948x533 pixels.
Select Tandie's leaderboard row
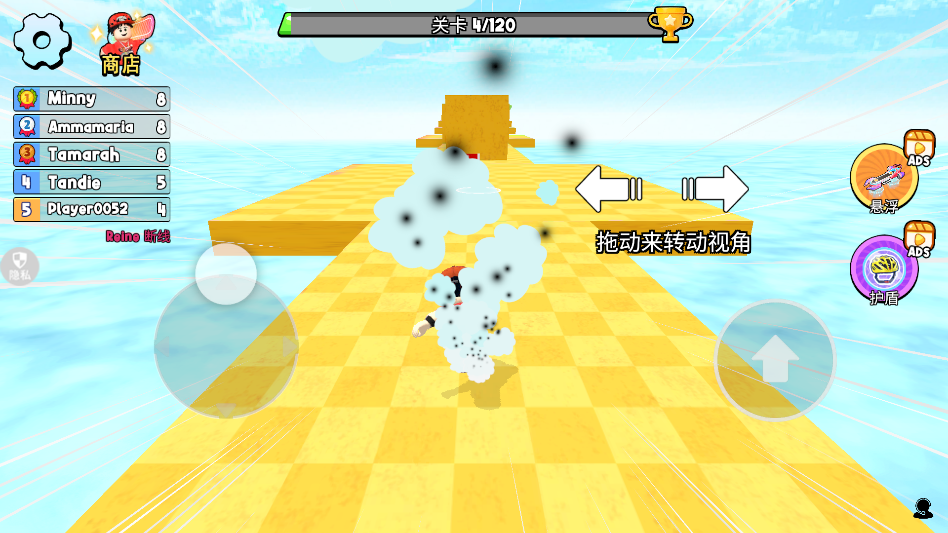(x=91, y=183)
